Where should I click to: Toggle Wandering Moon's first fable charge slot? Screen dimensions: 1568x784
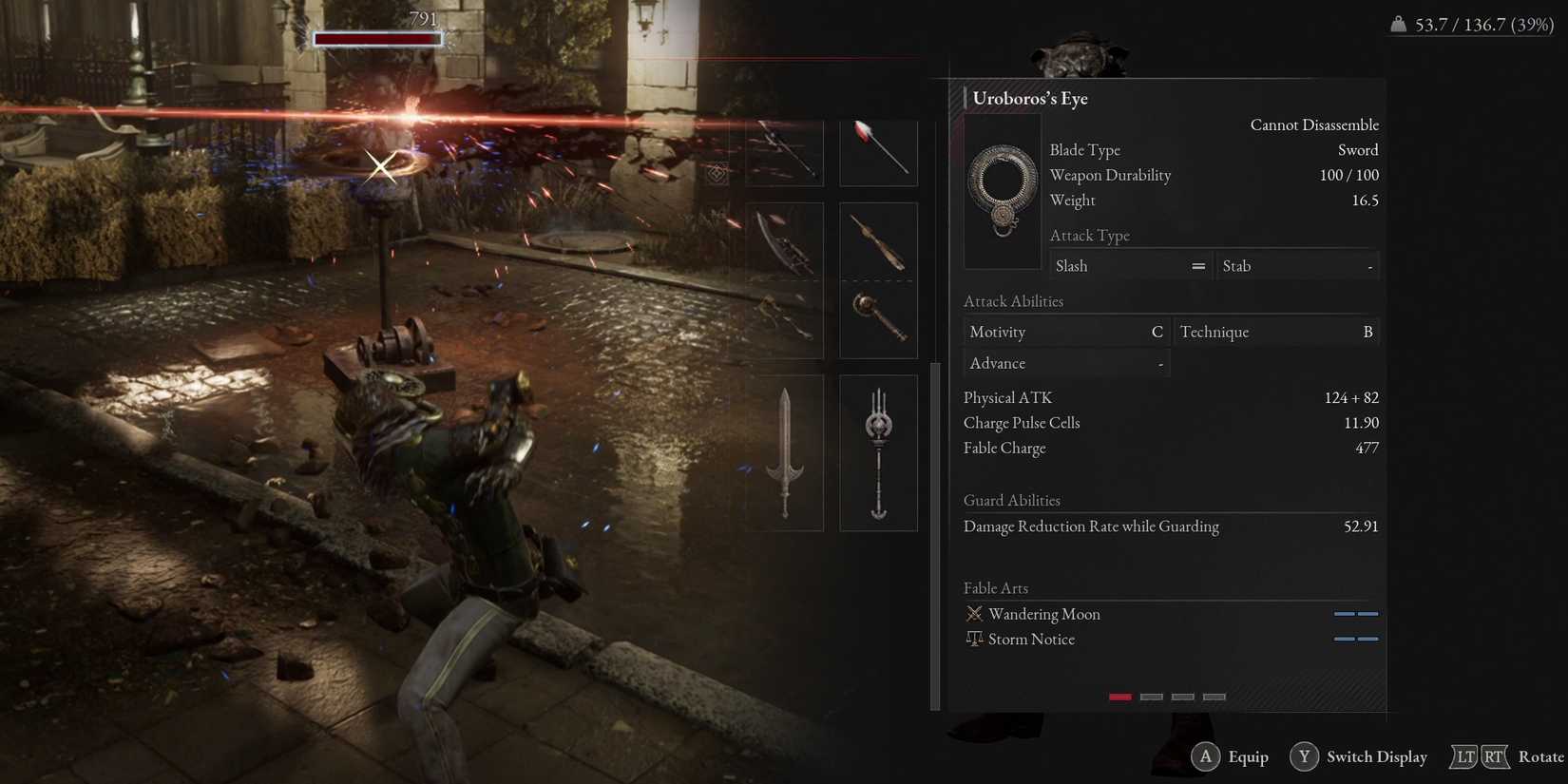[x=1344, y=614]
